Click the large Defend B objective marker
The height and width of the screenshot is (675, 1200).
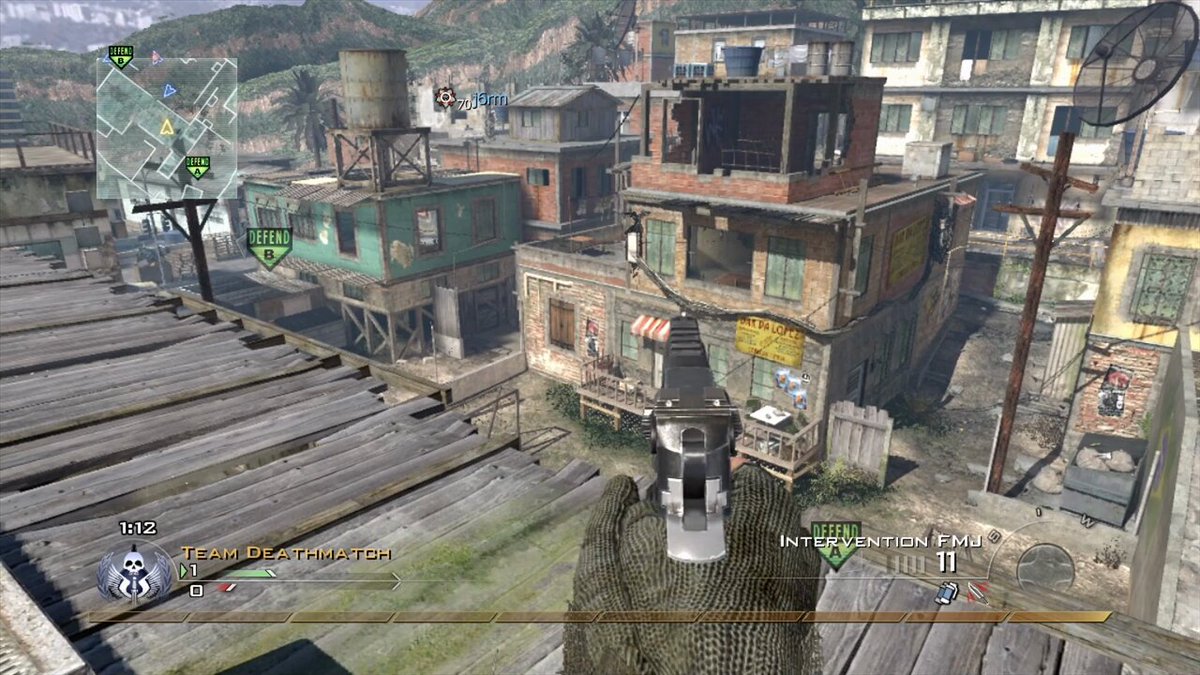click(x=269, y=247)
